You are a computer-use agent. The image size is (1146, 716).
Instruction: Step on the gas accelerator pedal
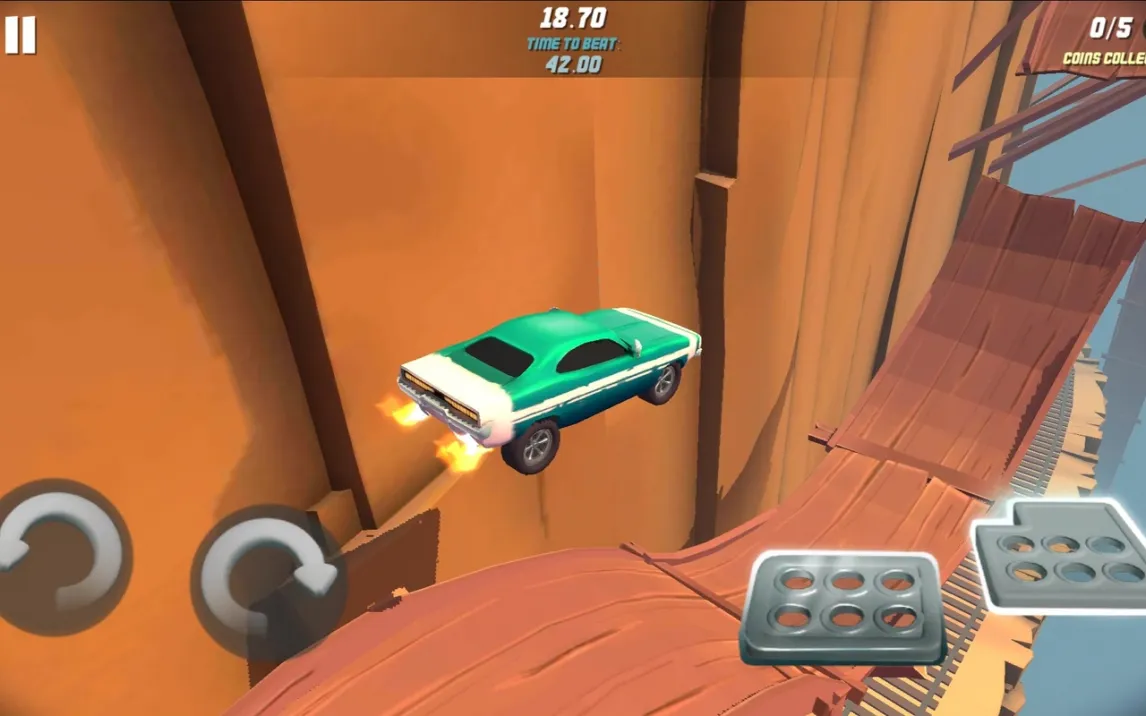click(1064, 555)
